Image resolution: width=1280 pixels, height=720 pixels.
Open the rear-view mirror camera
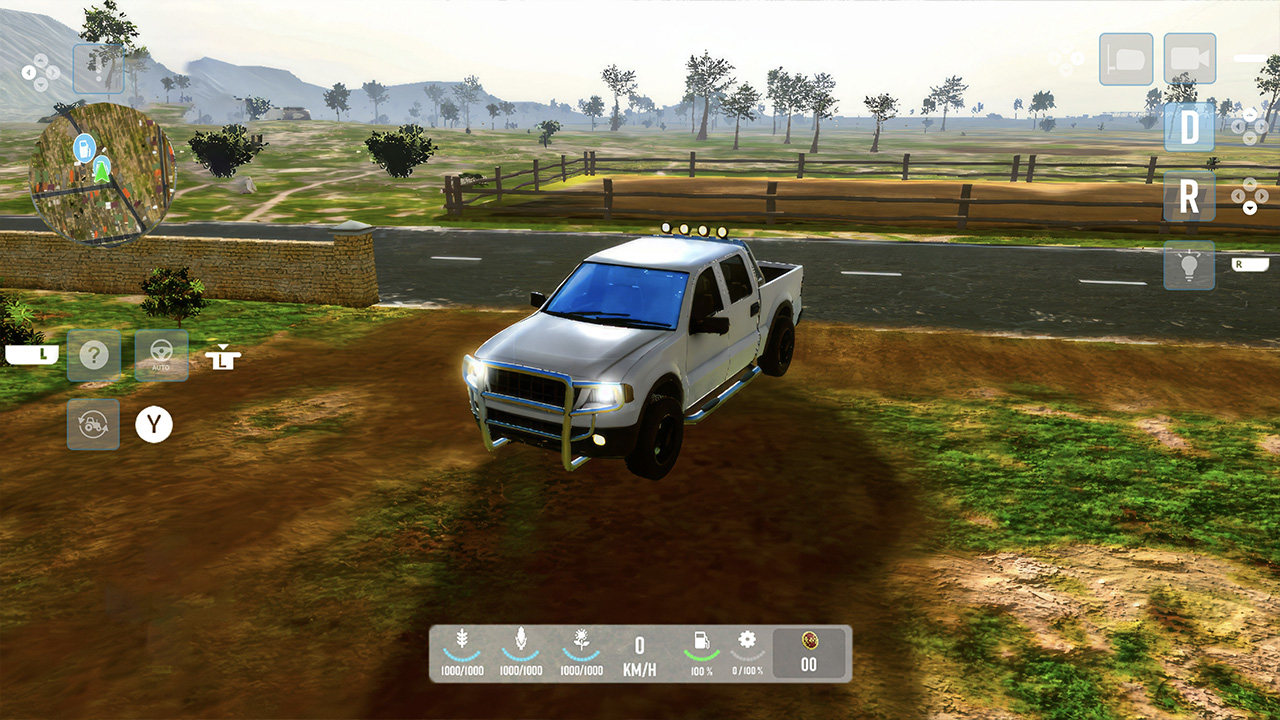coord(1126,59)
